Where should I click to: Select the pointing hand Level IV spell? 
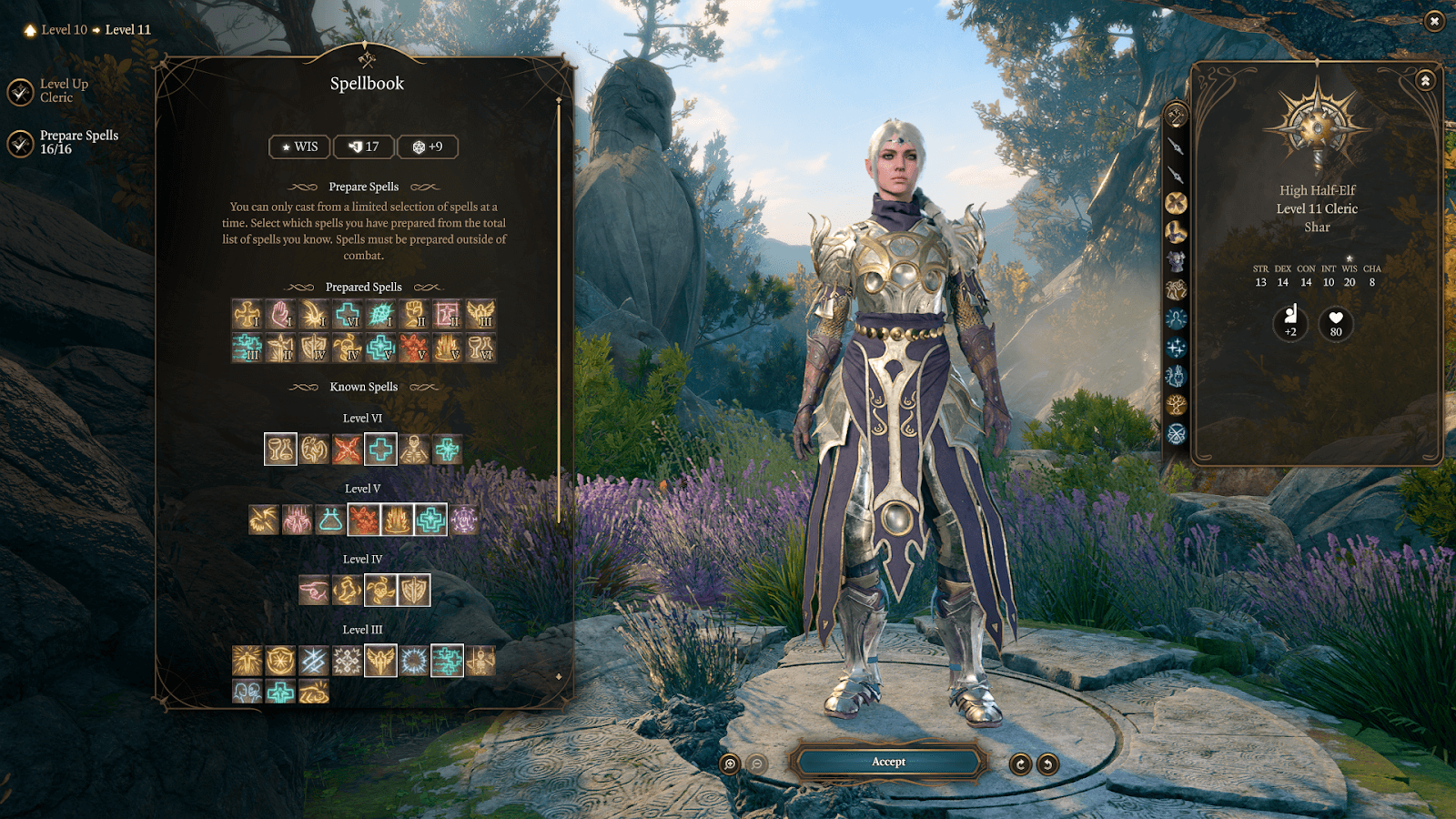314,591
